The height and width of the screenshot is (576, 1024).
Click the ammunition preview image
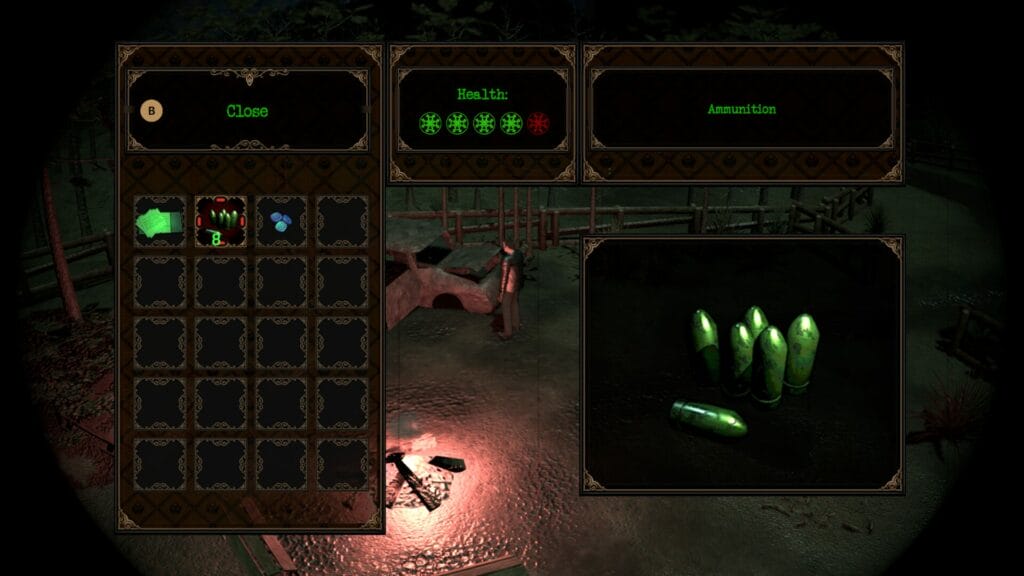(742, 365)
